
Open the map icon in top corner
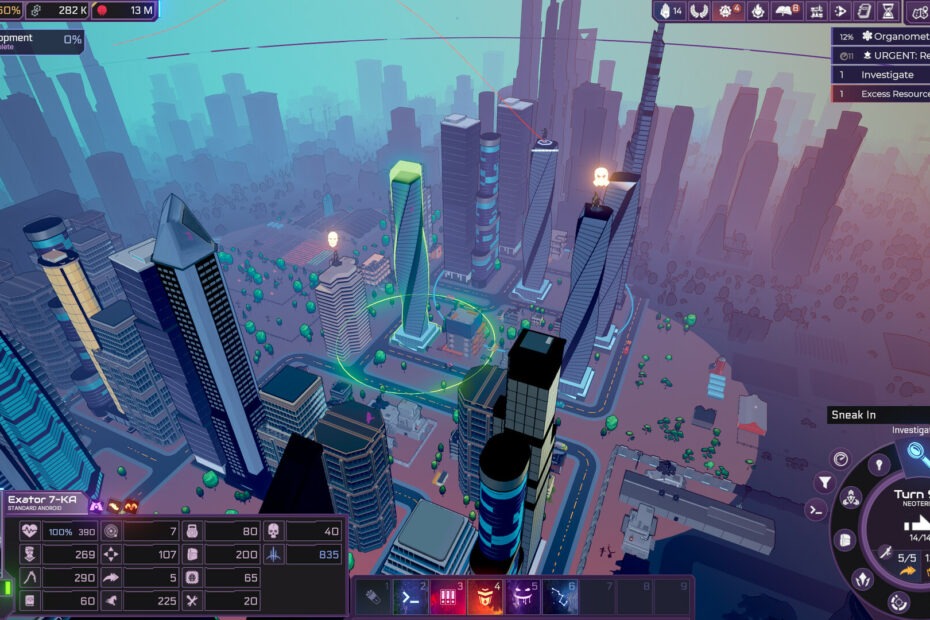point(919,11)
